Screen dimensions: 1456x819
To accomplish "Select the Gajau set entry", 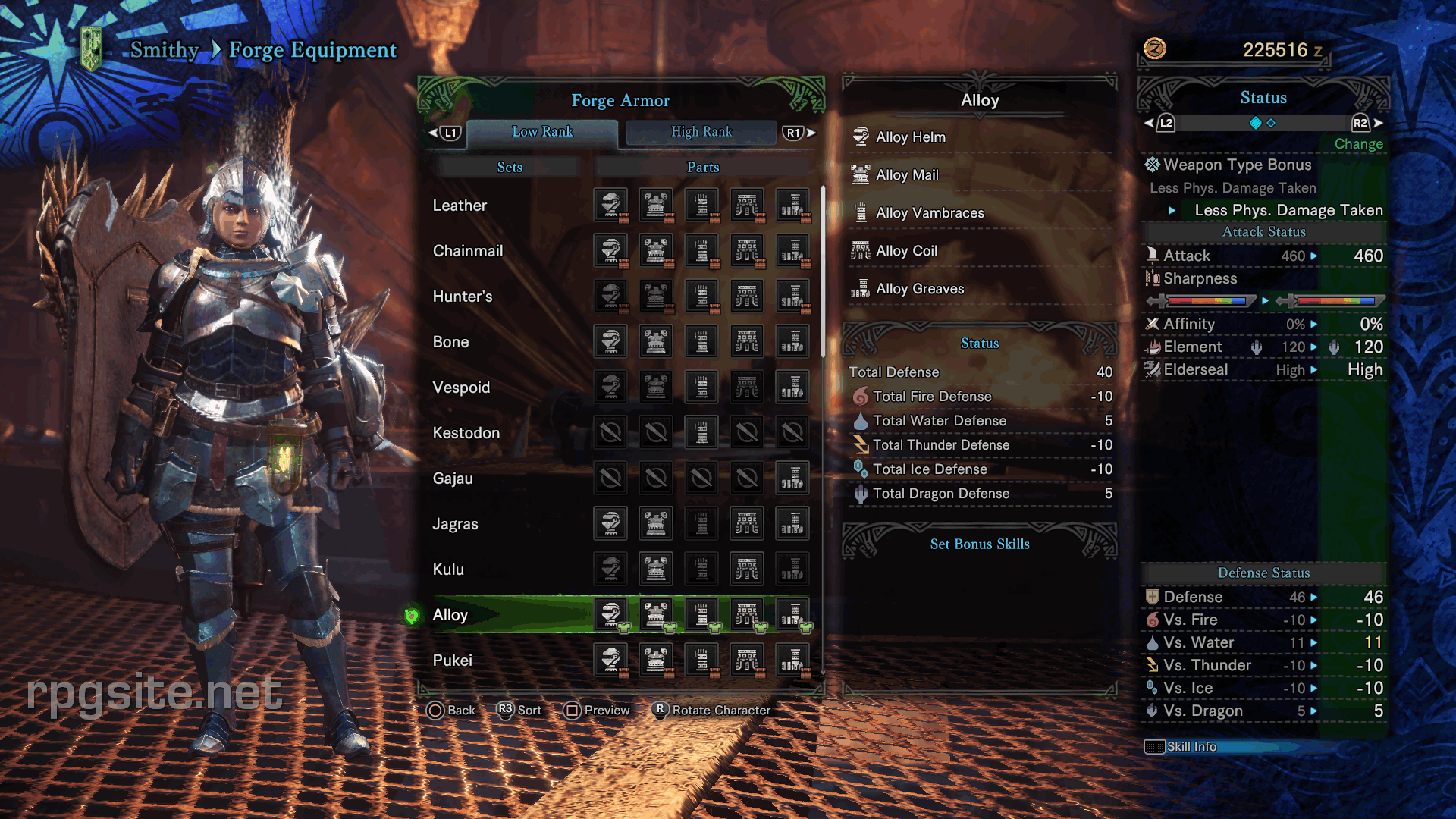I will (453, 479).
